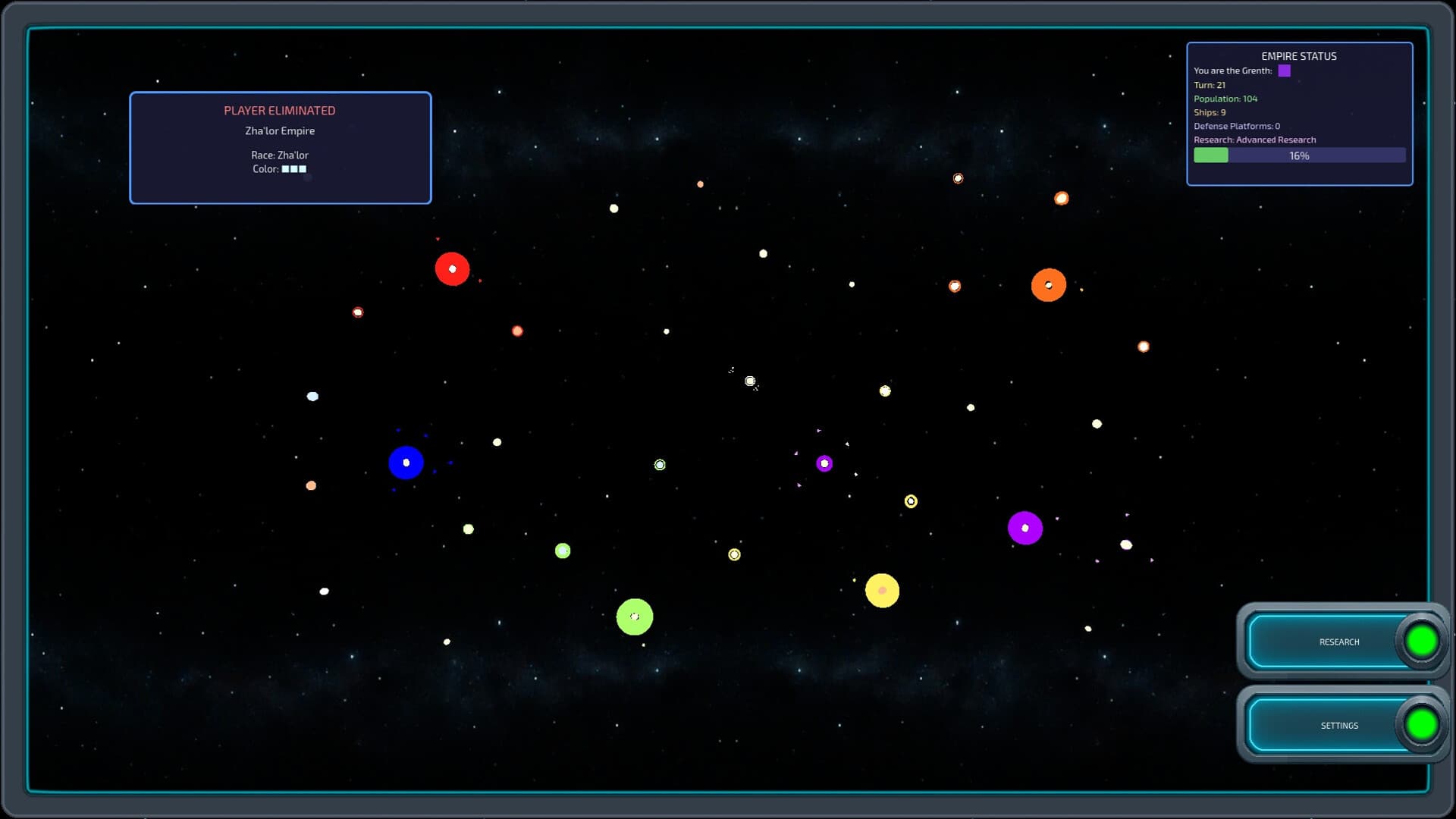
Task: Select the small red star near center left
Action: 516,330
